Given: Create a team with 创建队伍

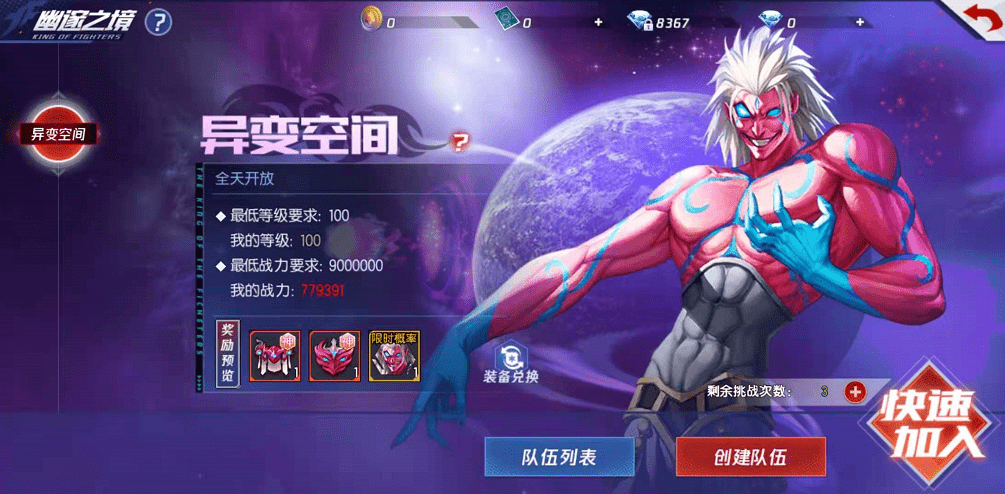Looking at the screenshot, I should click(x=750, y=457).
